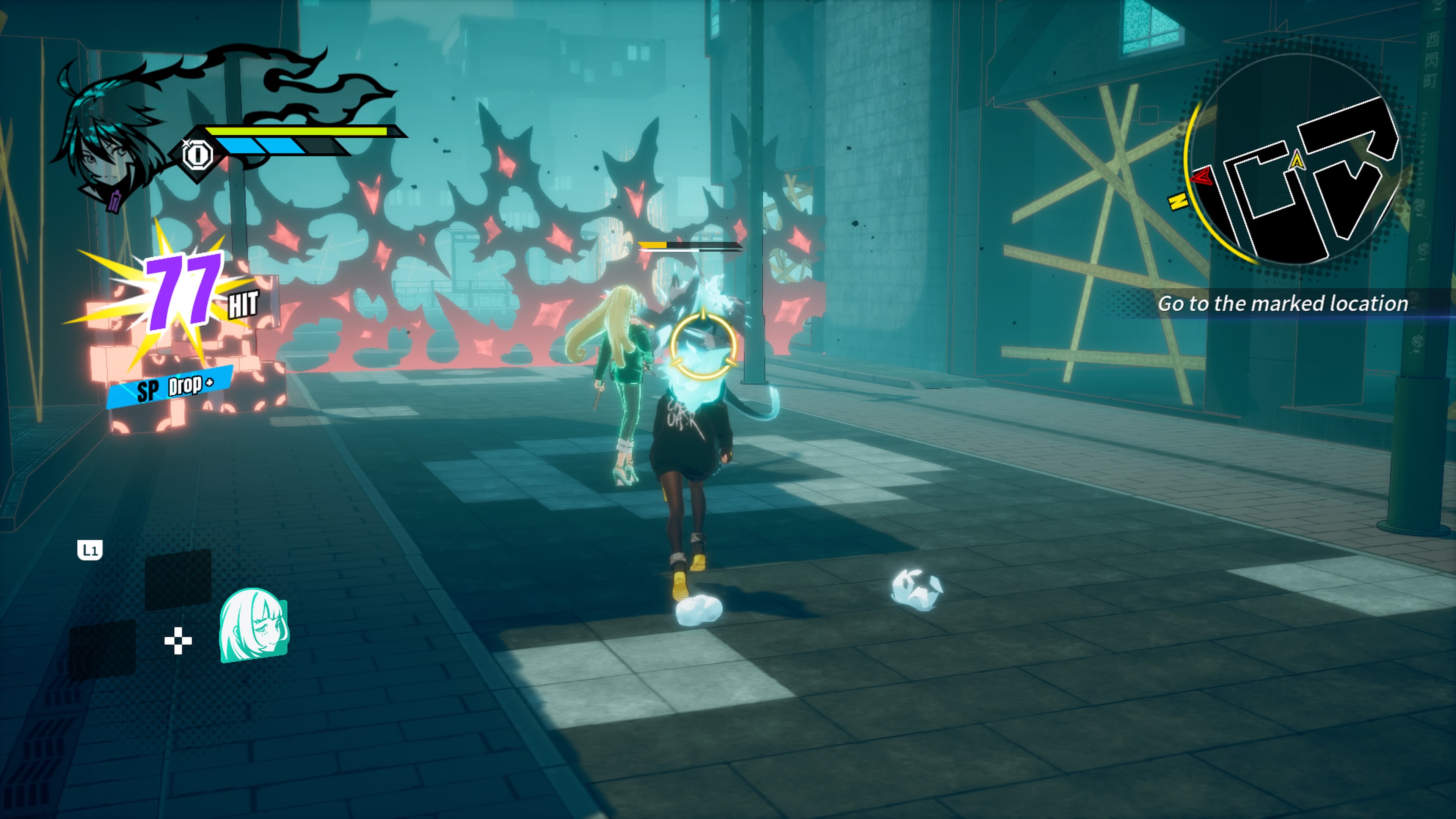This screenshot has height=819, width=1456.
Task: Click the "Go to the marked location" objective
Action: click(x=1282, y=303)
